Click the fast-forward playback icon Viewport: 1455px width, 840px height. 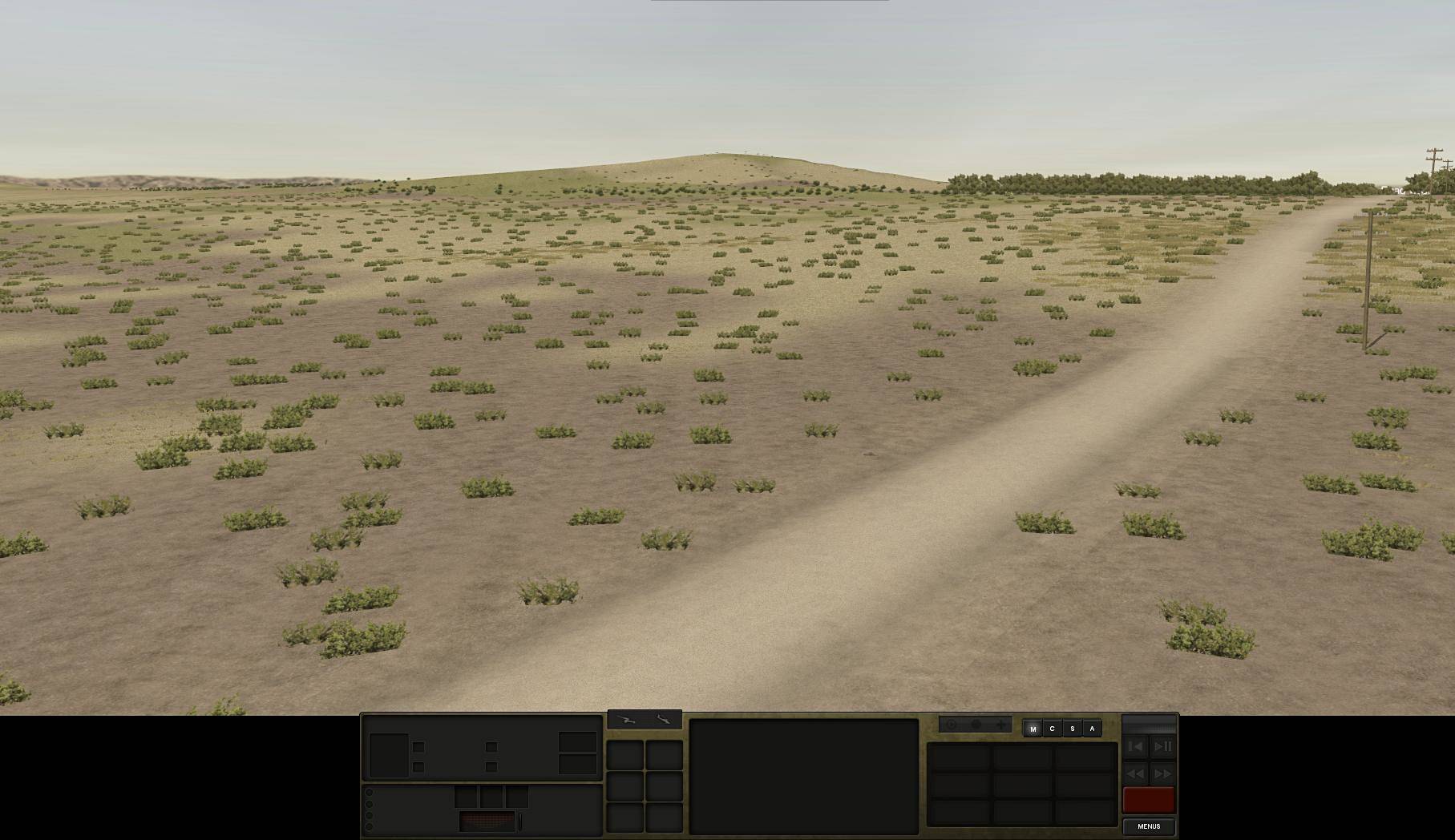click(x=1162, y=774)
